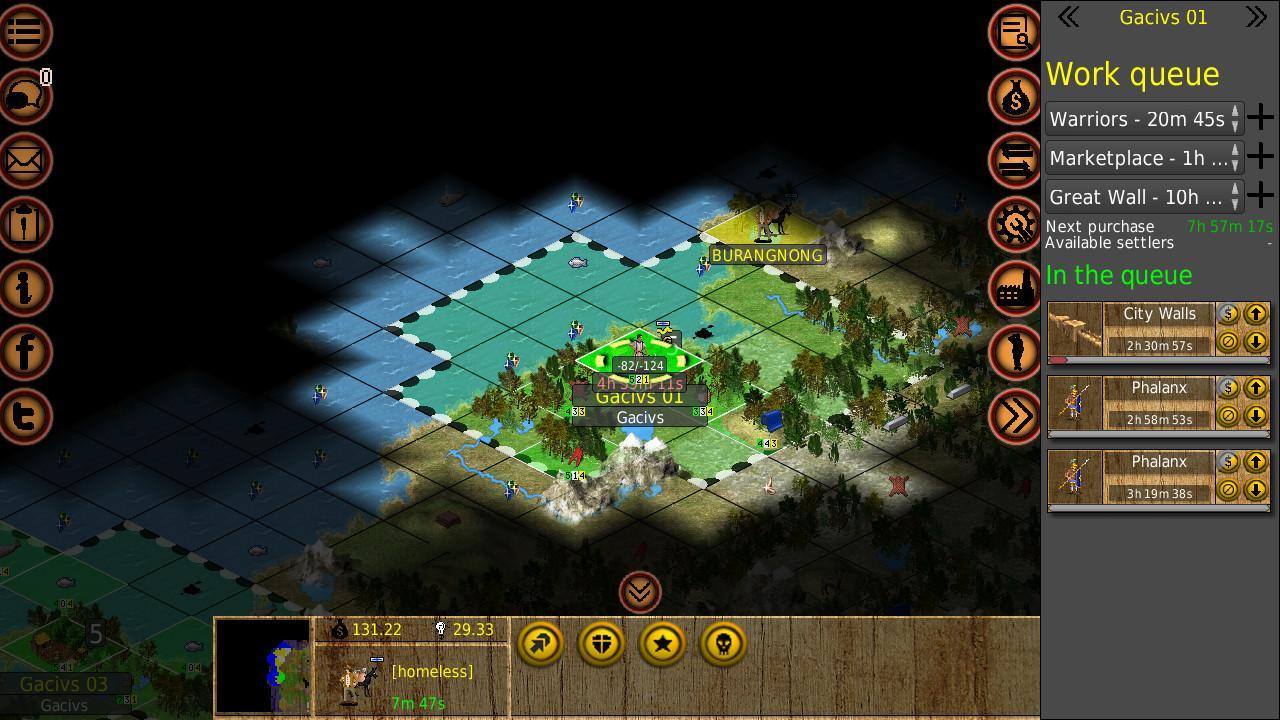Click the skull disband unit command
The width and height of the screenshot is (1280, 720).
coord(723,644)
